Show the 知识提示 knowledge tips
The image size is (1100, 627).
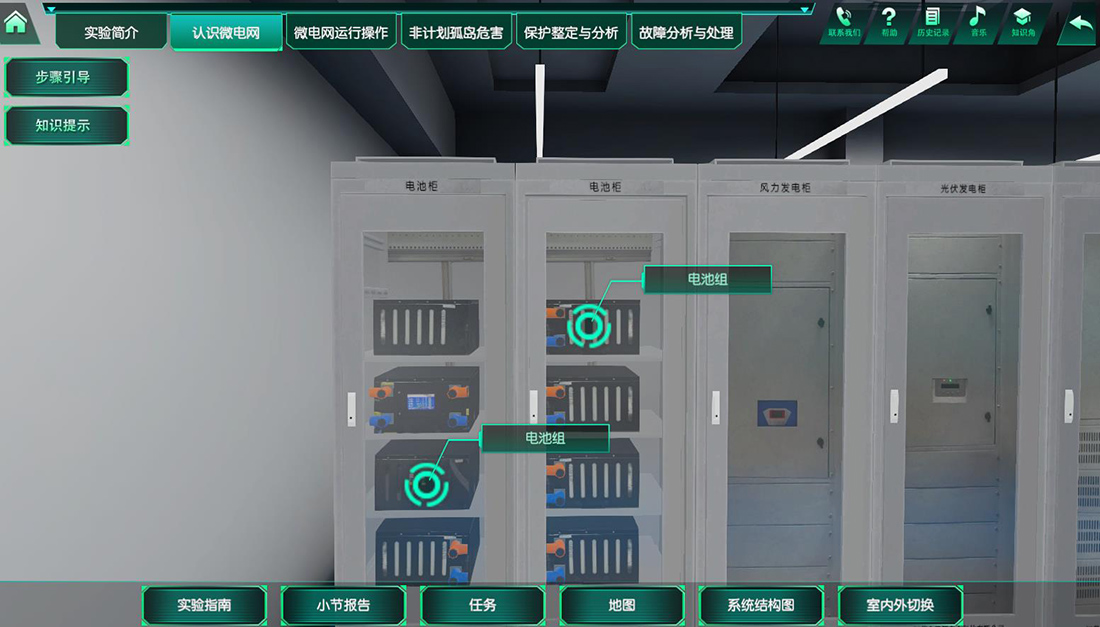tap(66, 126)
